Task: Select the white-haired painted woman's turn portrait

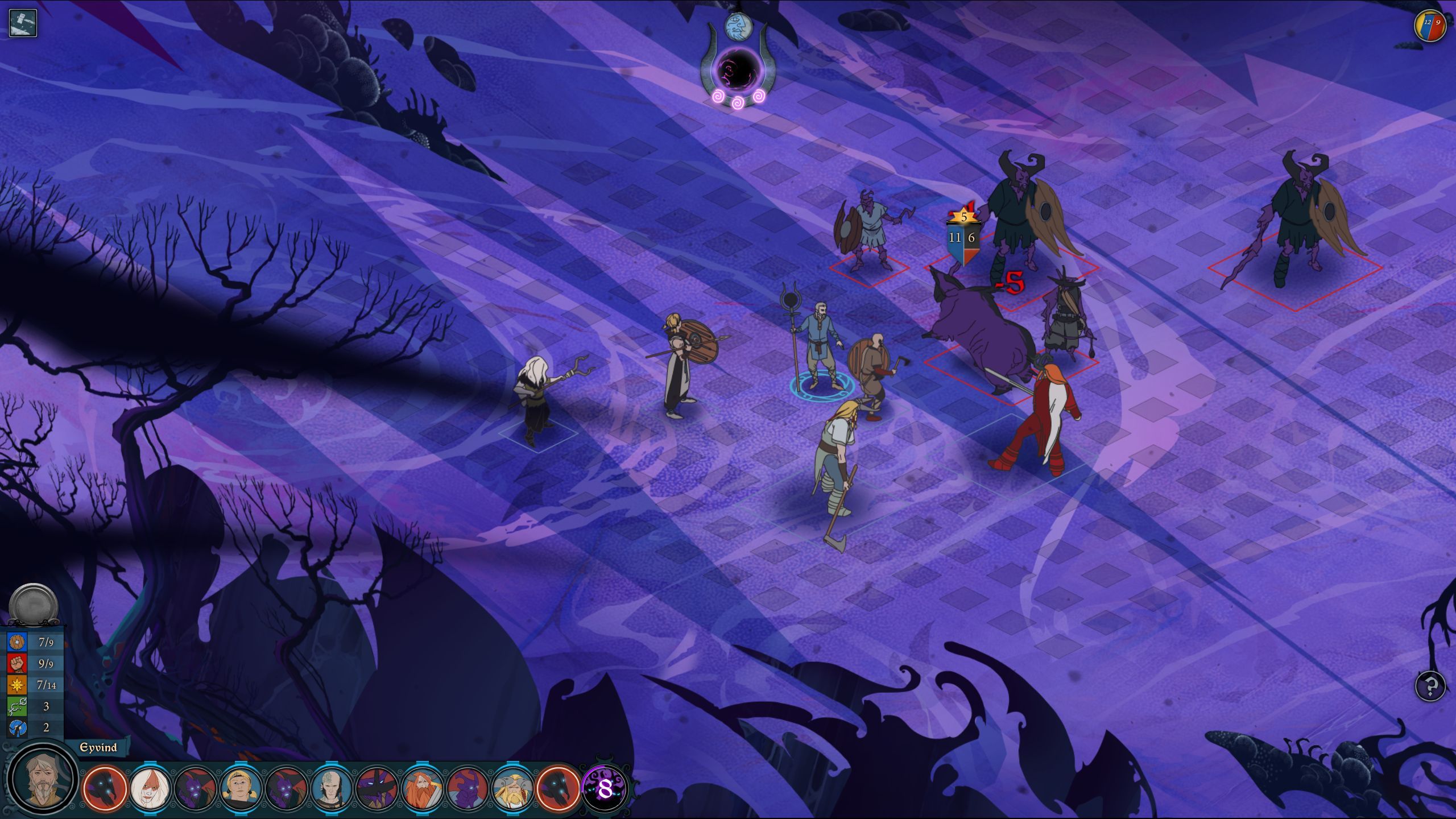Action: (x=150, y=788)
